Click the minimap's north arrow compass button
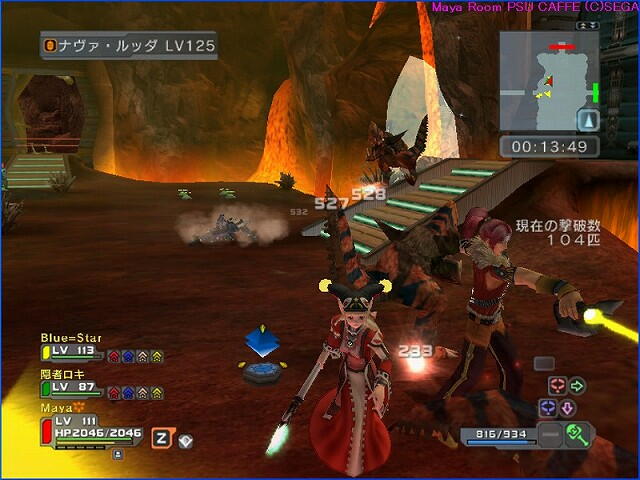Image resolution: width=640 pixels, height=480 pixels. tap(587, 120)
